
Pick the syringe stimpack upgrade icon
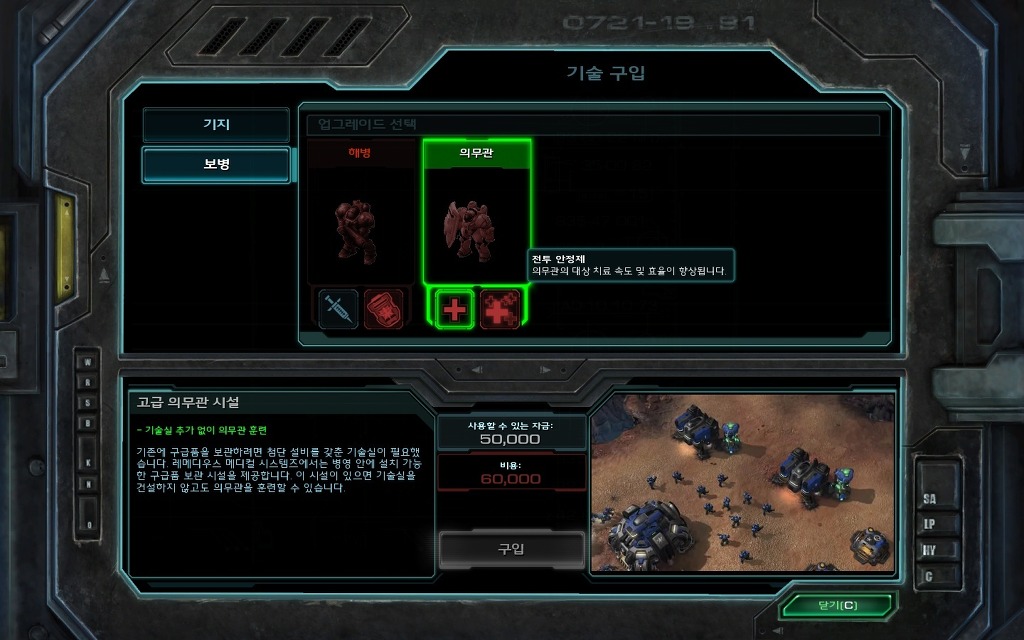(338, 309)
